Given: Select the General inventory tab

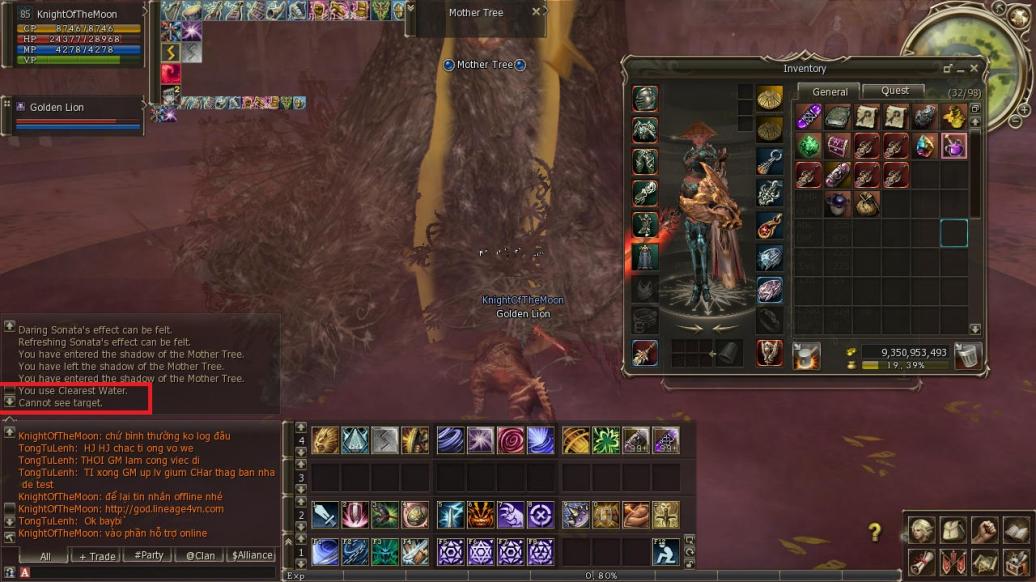Looking at the screenshot, I should (x=829, y=92).
